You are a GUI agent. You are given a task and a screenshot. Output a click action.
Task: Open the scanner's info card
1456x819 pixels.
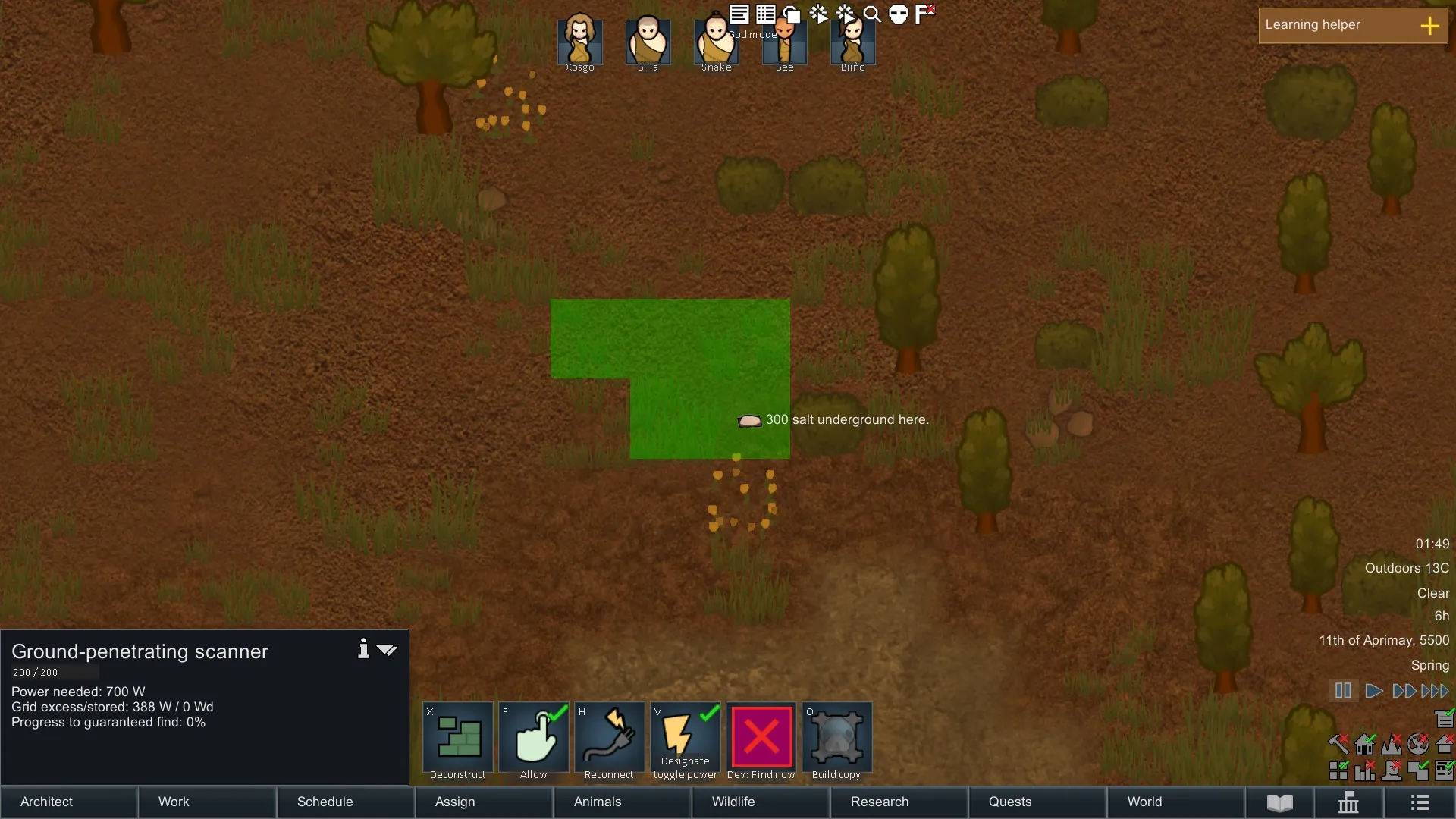tap(364, 649)
